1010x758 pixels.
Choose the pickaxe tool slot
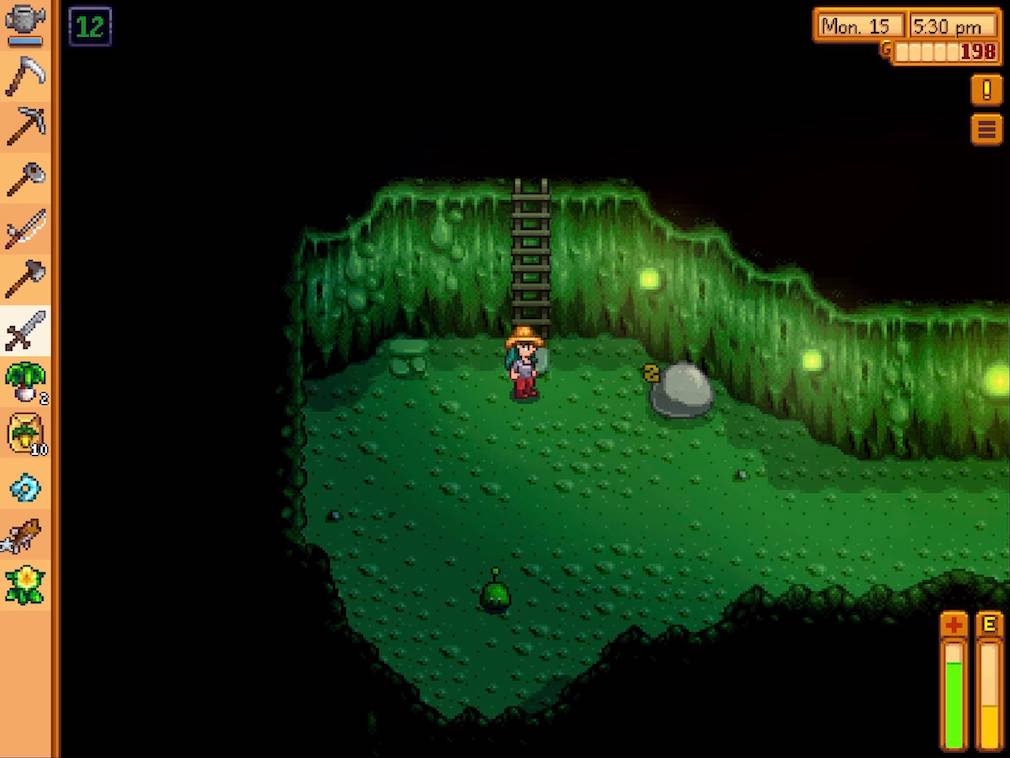[x=26, y=127]
